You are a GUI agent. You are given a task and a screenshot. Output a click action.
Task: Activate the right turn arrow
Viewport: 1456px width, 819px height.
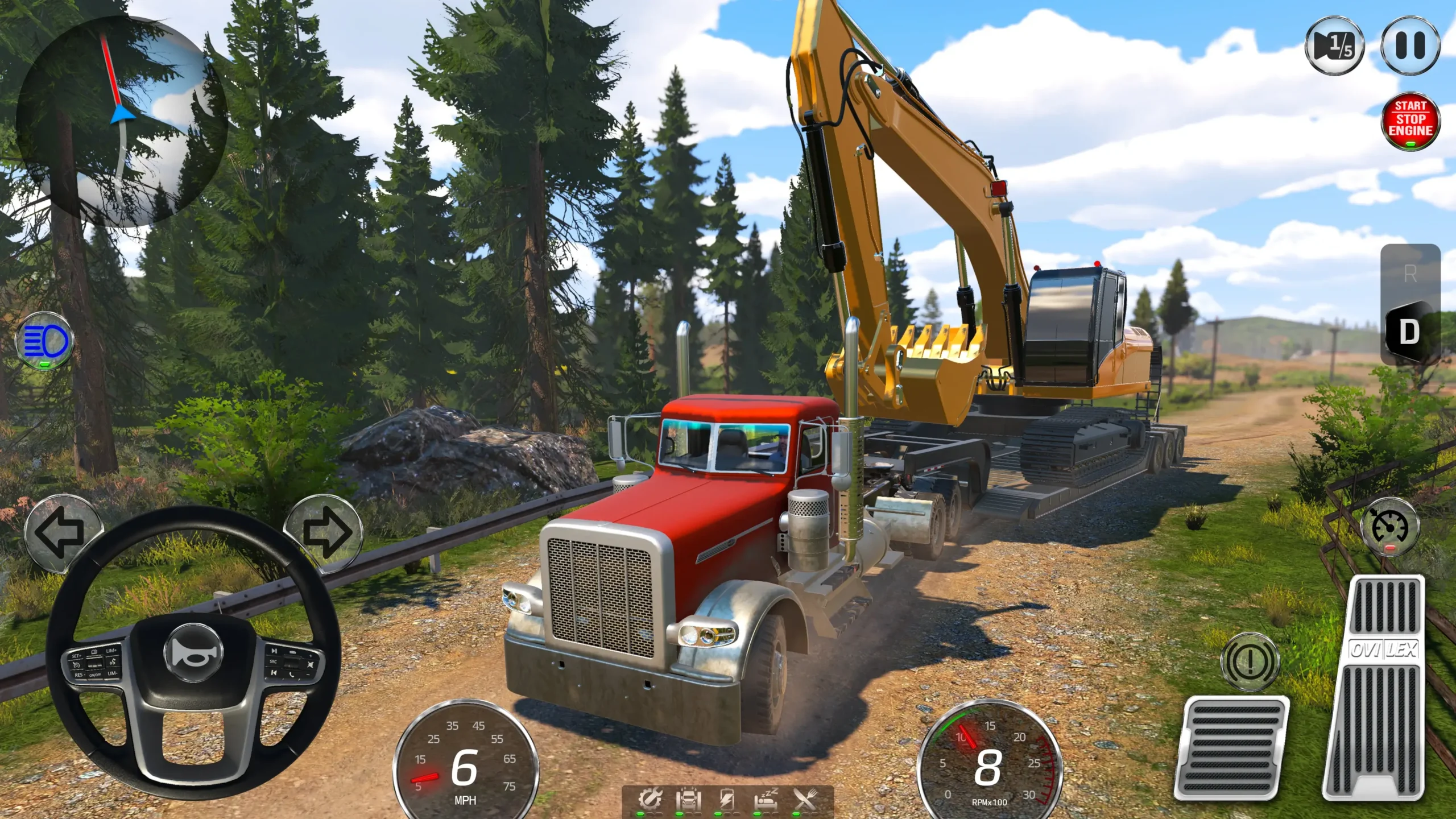(x=324, y=532)
